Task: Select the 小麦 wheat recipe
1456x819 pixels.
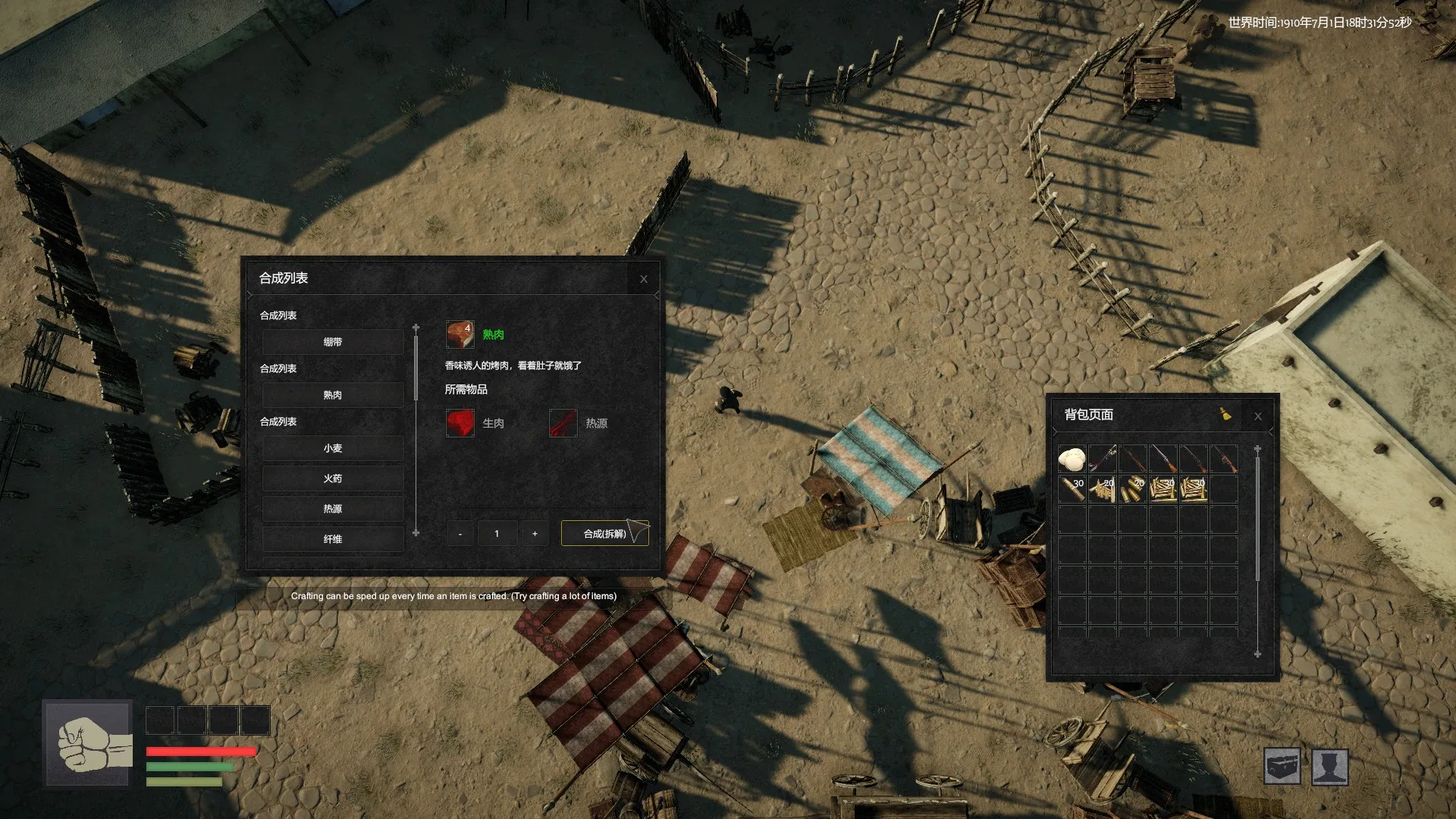Action: [333, 448]
